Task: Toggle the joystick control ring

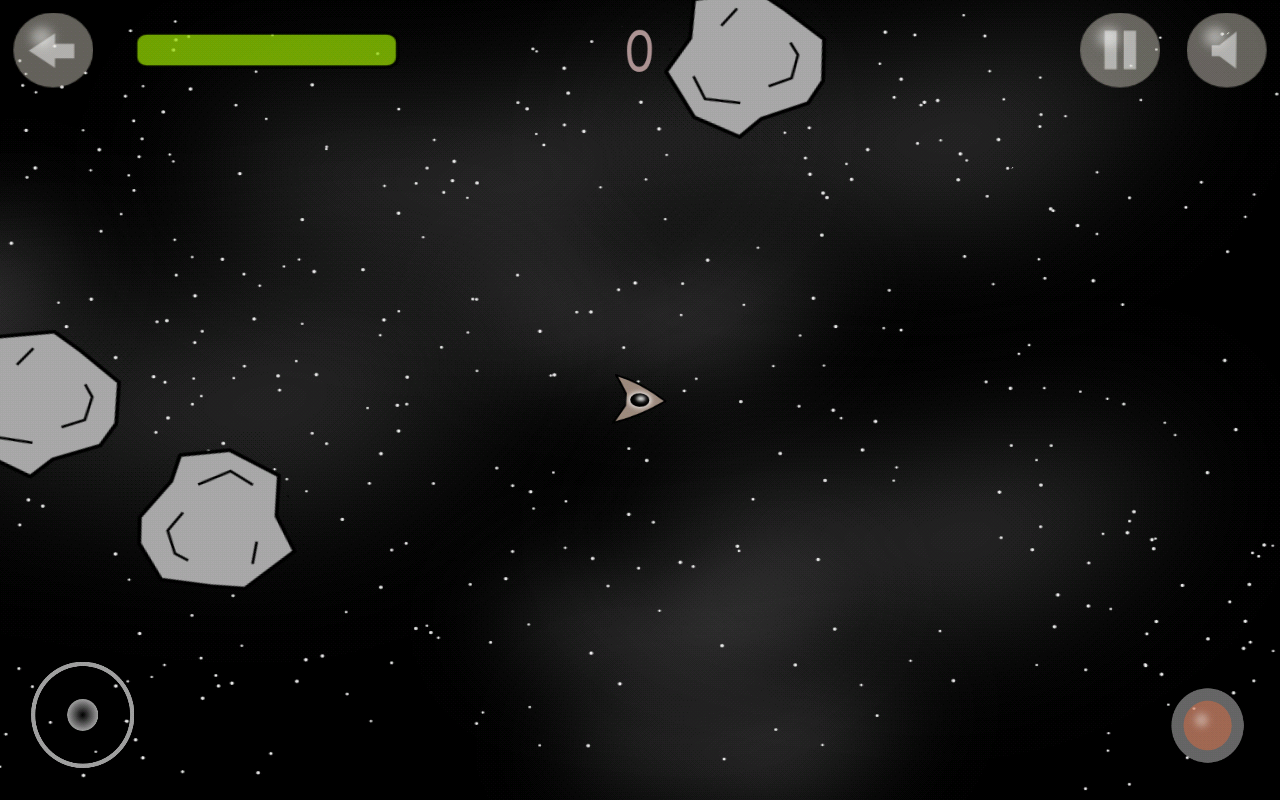Action: tap(83, 714)
